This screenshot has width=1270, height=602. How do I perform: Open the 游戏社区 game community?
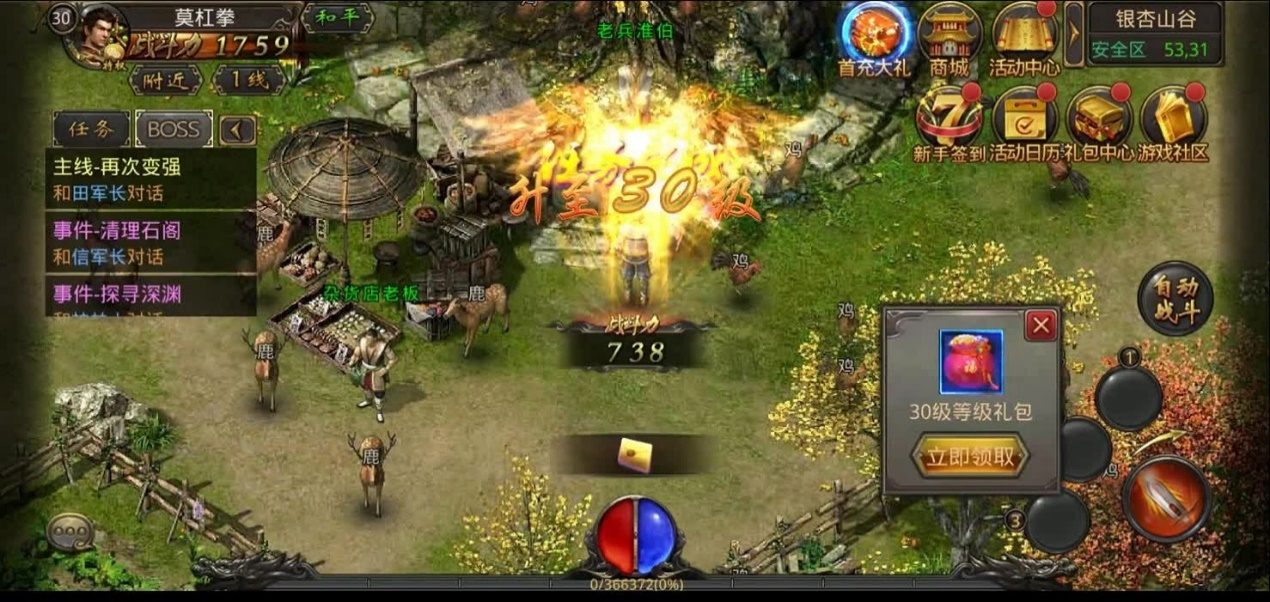click(x=1173, y=122)
